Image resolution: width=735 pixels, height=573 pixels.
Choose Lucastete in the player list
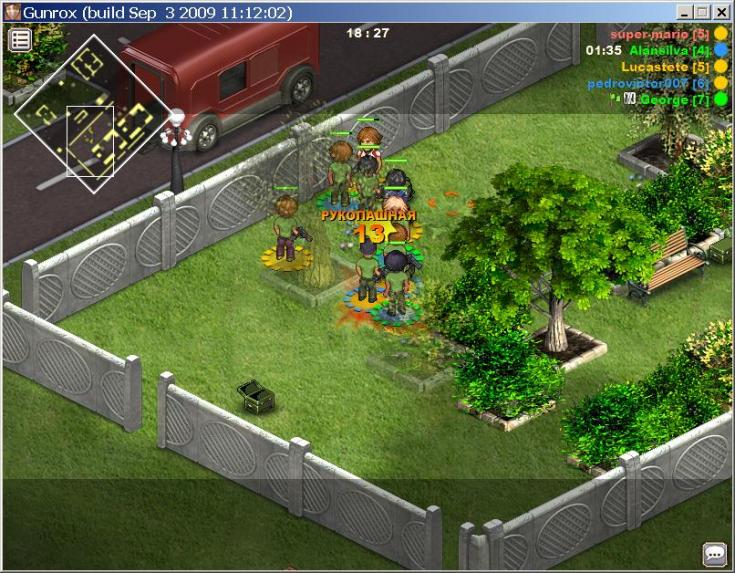[x=665, y=67]
